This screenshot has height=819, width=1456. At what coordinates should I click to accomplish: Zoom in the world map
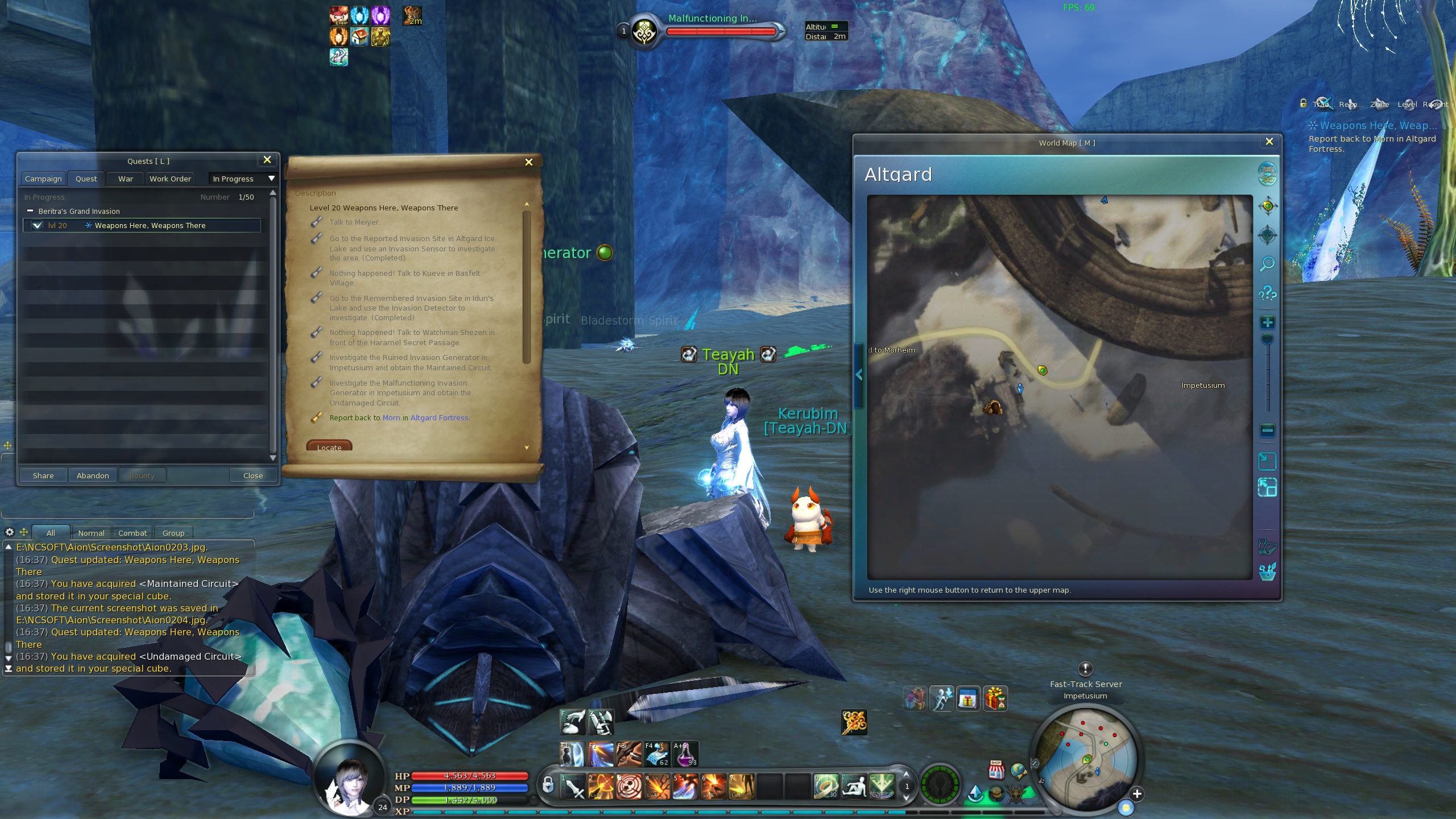click(x=1267, y=323)
